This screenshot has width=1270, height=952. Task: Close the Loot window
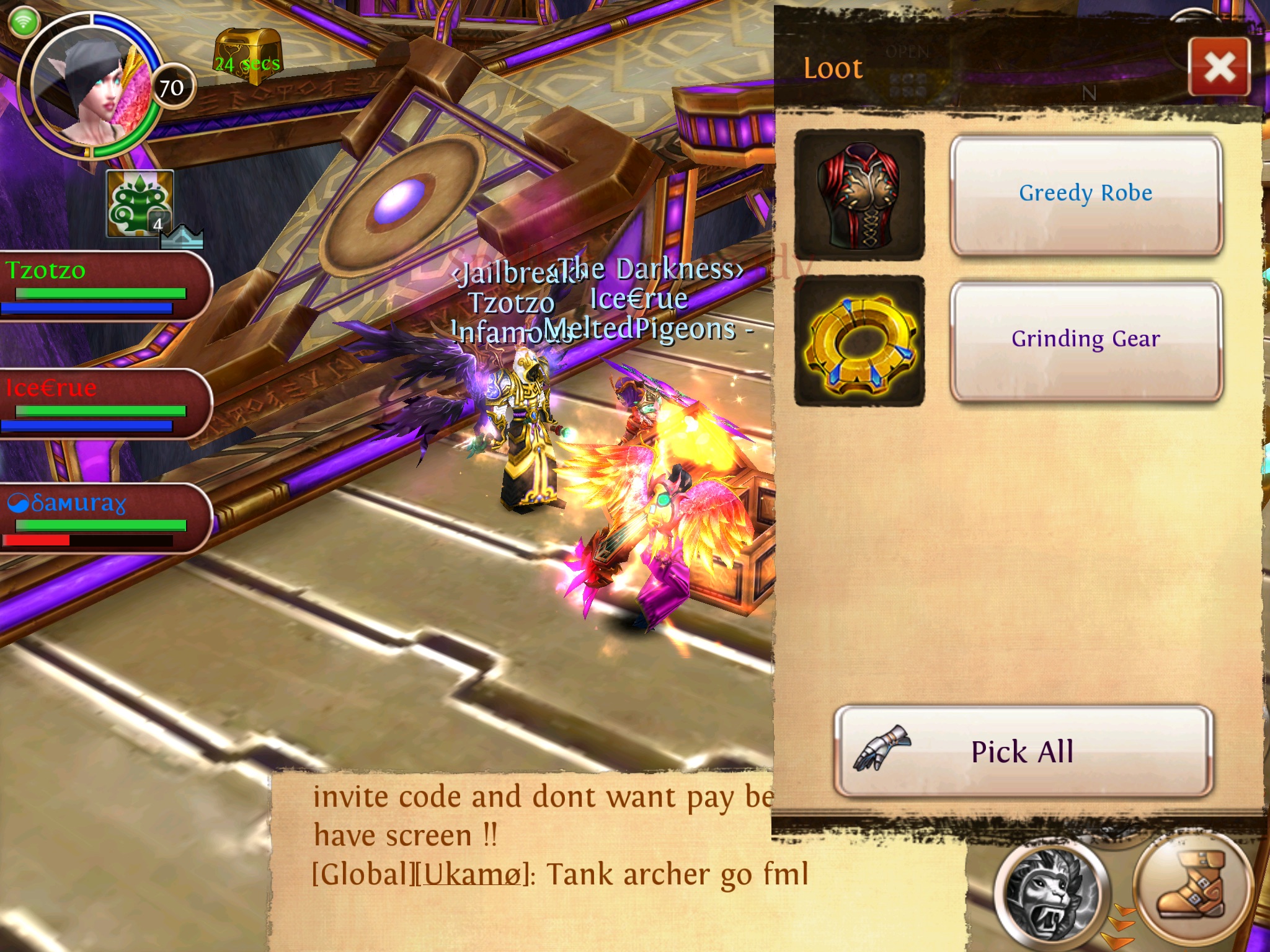1219,67
